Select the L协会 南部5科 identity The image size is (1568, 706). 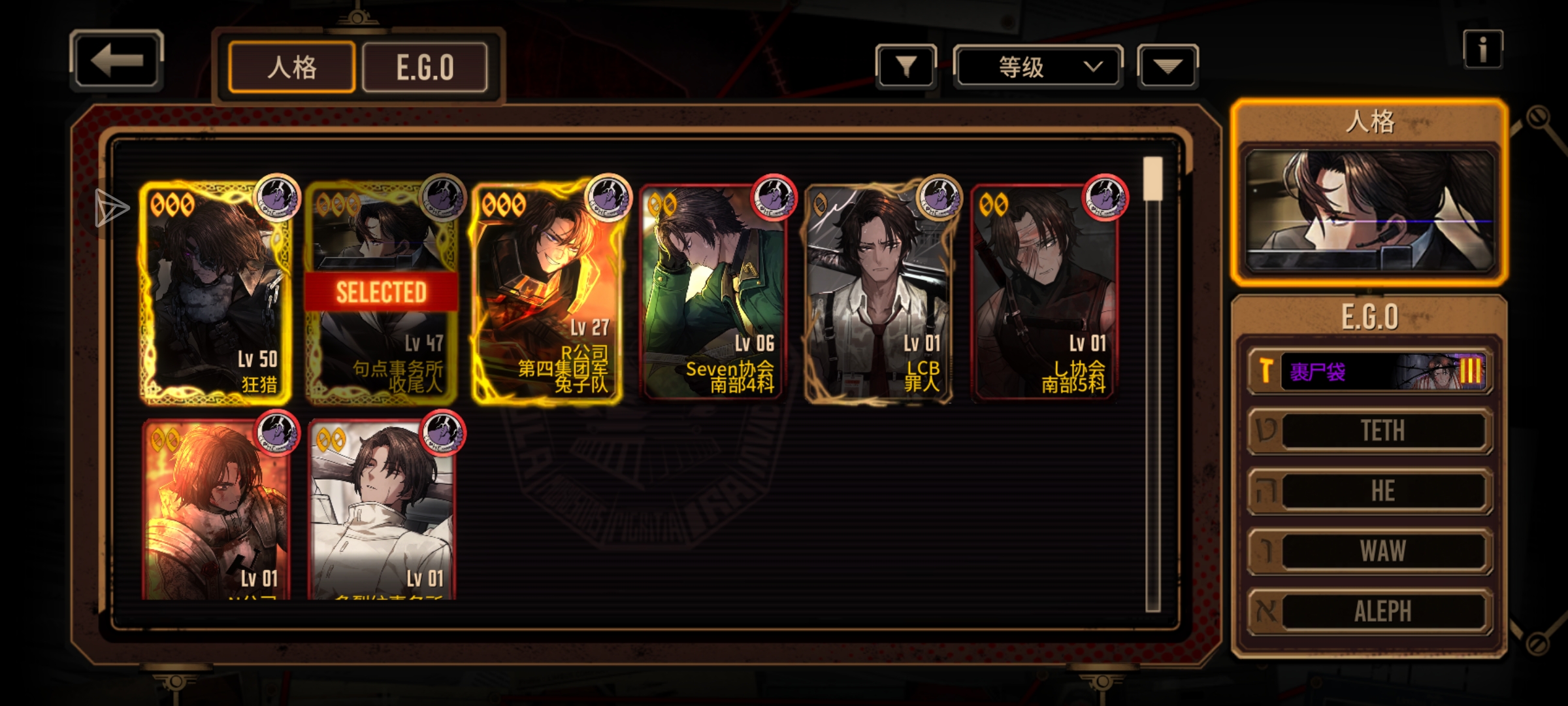(1045, 292)
